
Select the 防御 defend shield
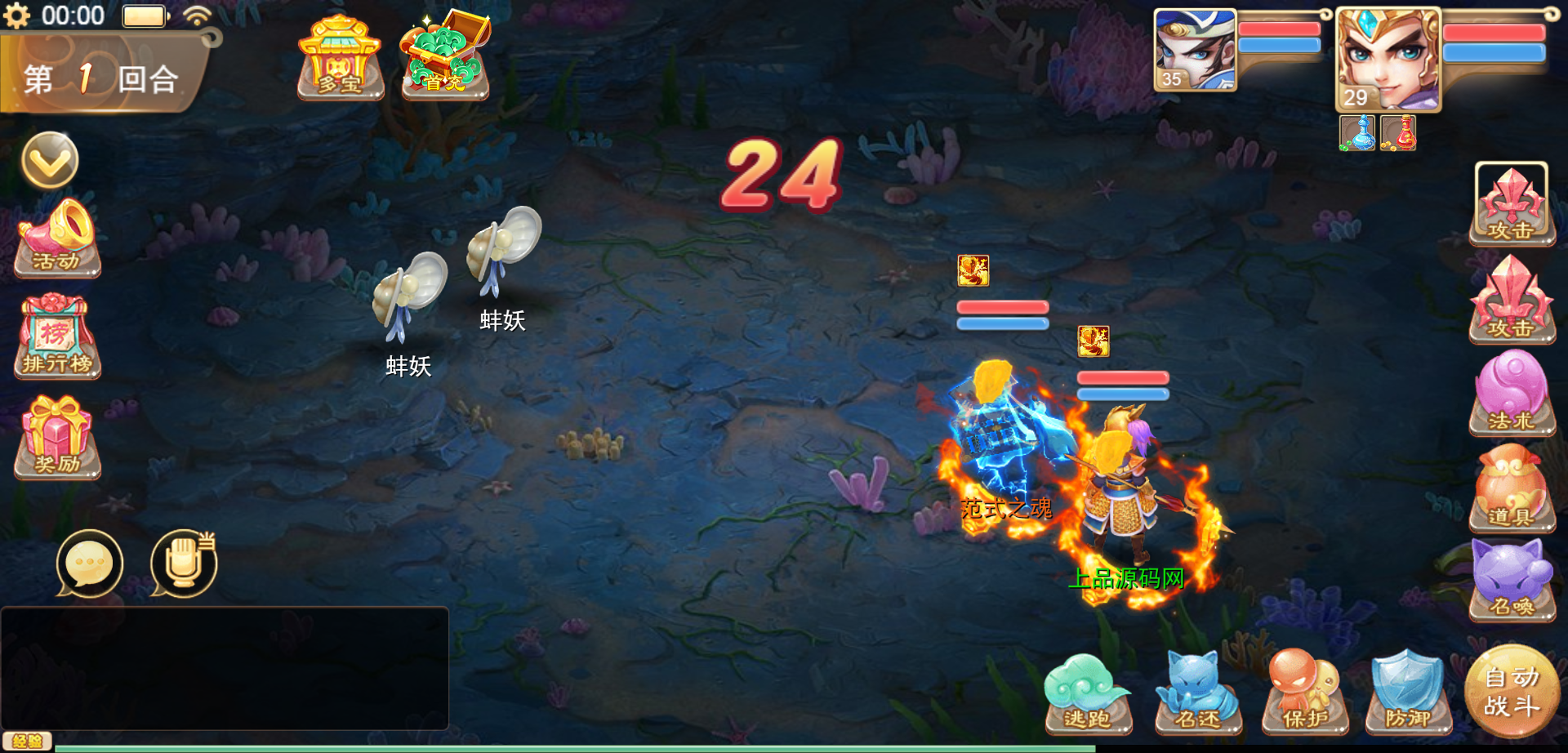[x=1408, y=694]
